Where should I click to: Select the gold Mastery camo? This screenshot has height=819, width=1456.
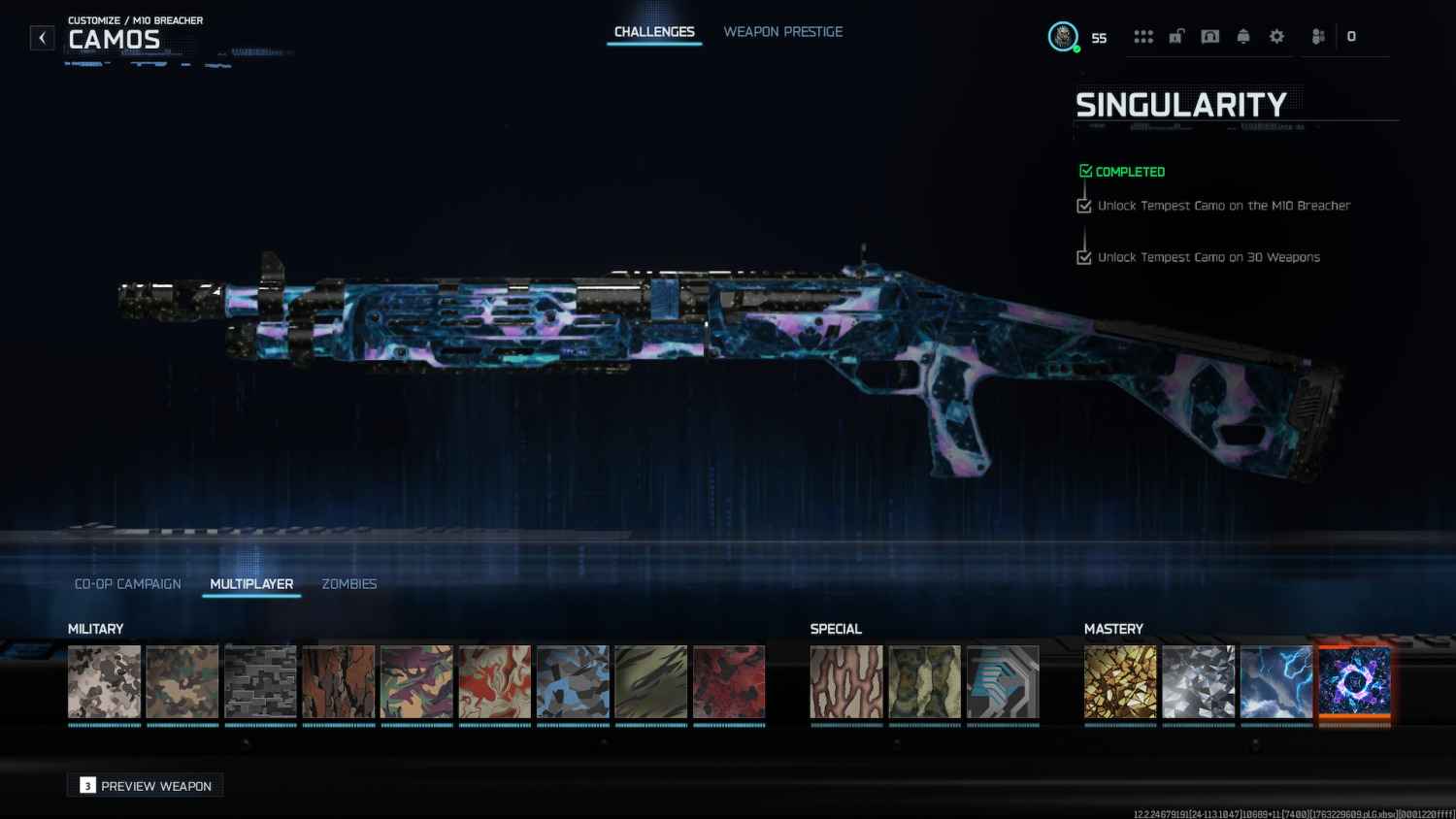pos(1120,682)
